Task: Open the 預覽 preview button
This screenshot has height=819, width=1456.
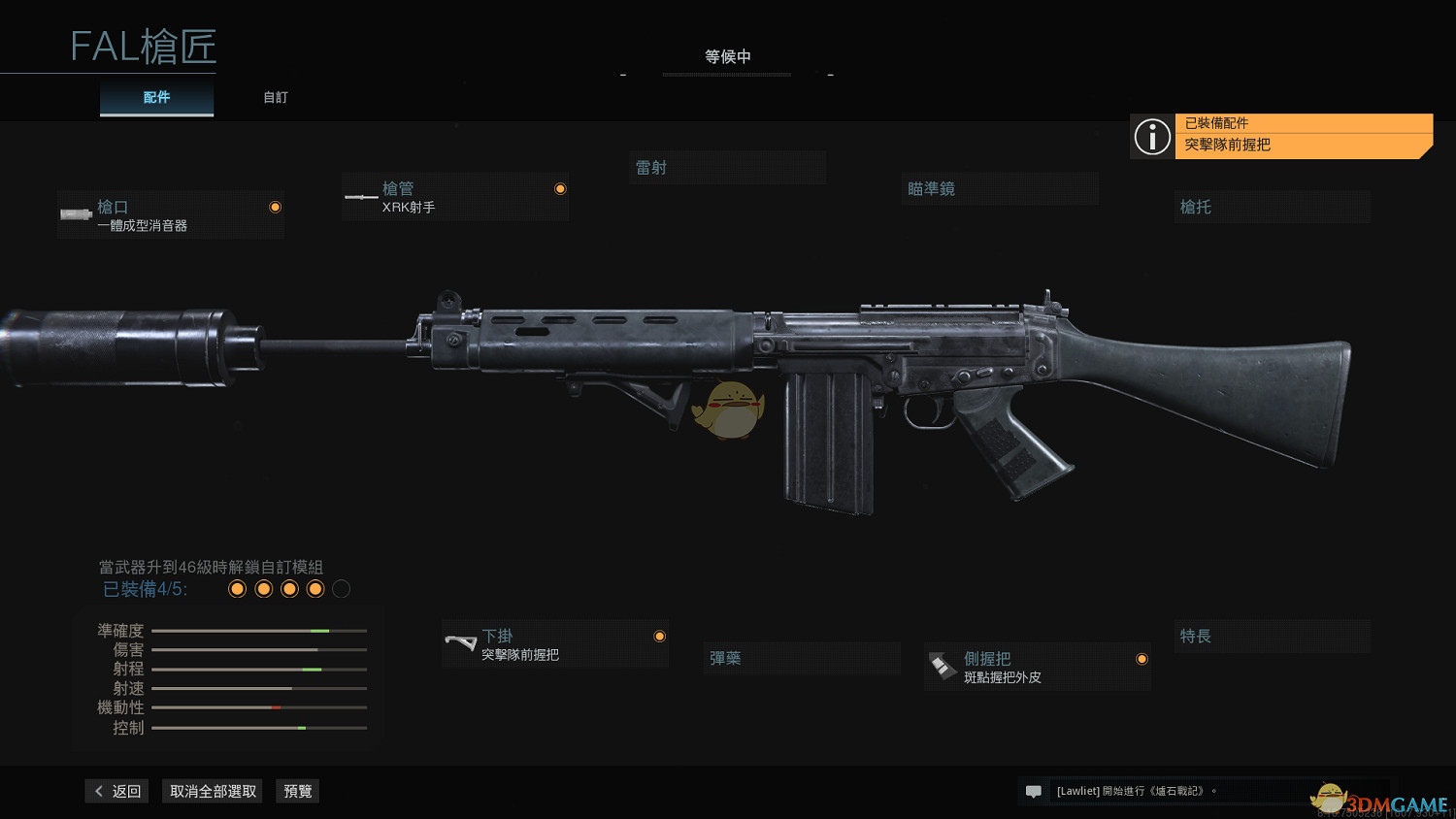Action: (298, 791)
